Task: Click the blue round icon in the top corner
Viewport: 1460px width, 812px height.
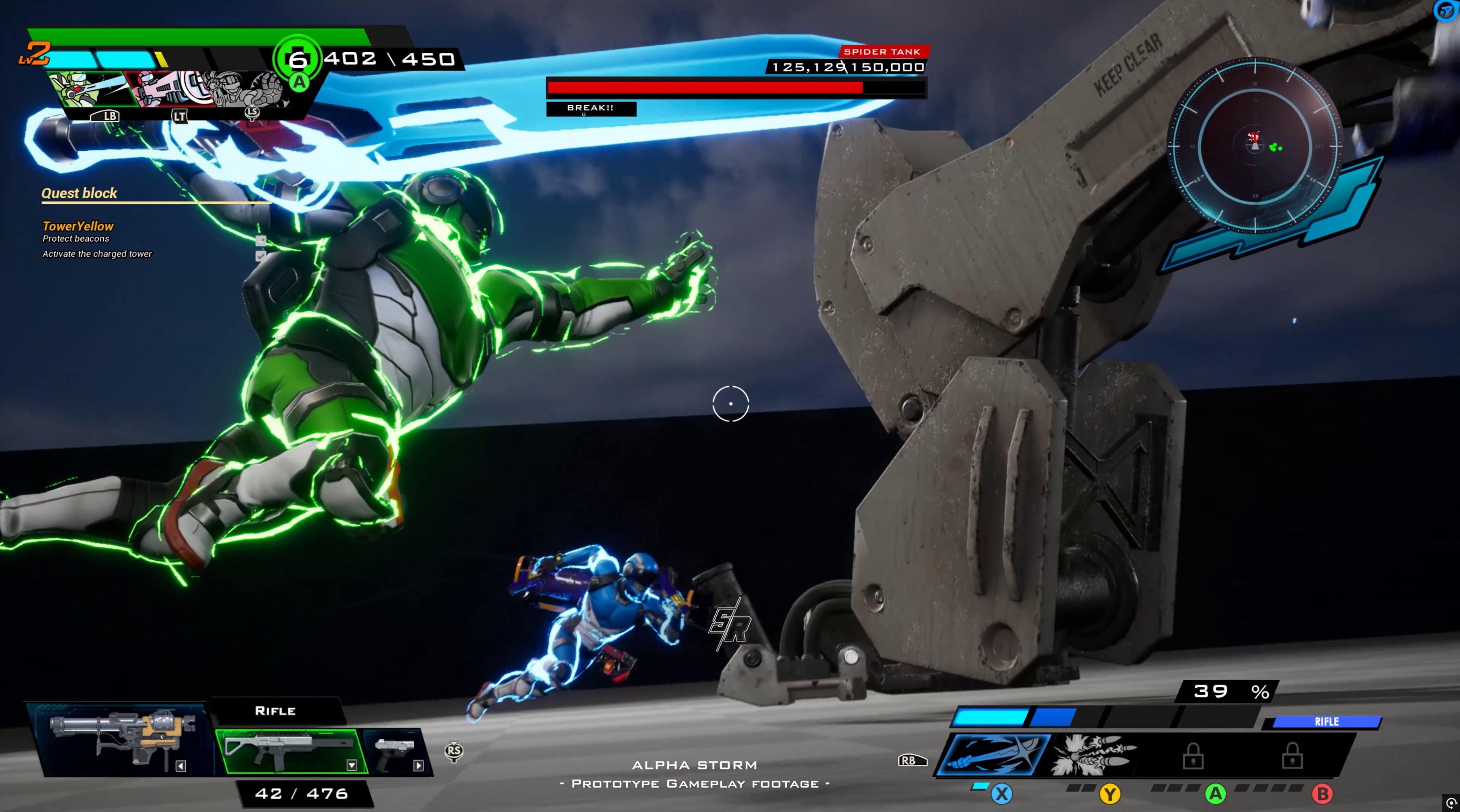Action: point(1447,11)
